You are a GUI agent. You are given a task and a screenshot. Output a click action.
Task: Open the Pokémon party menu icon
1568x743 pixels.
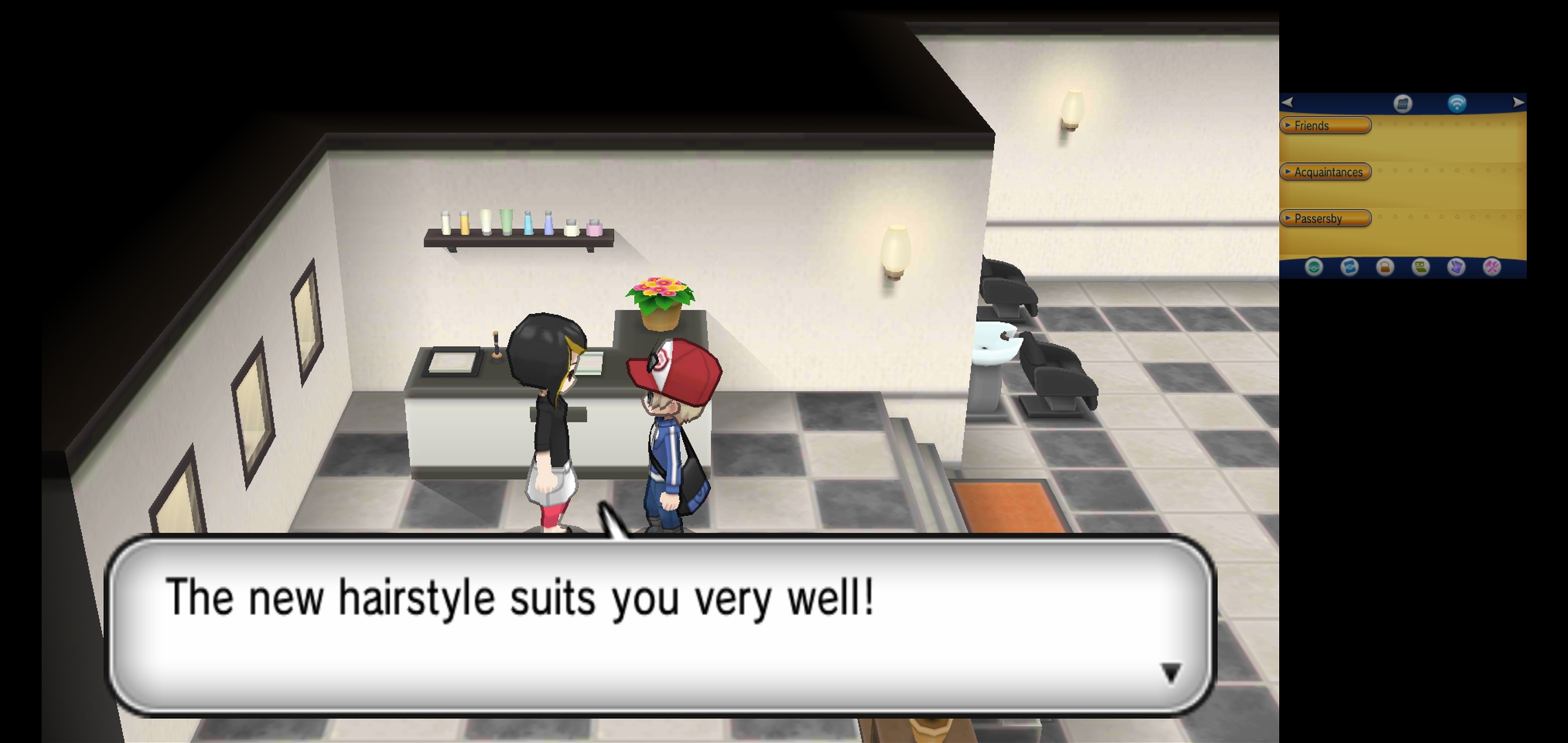tap(1314, 267)
